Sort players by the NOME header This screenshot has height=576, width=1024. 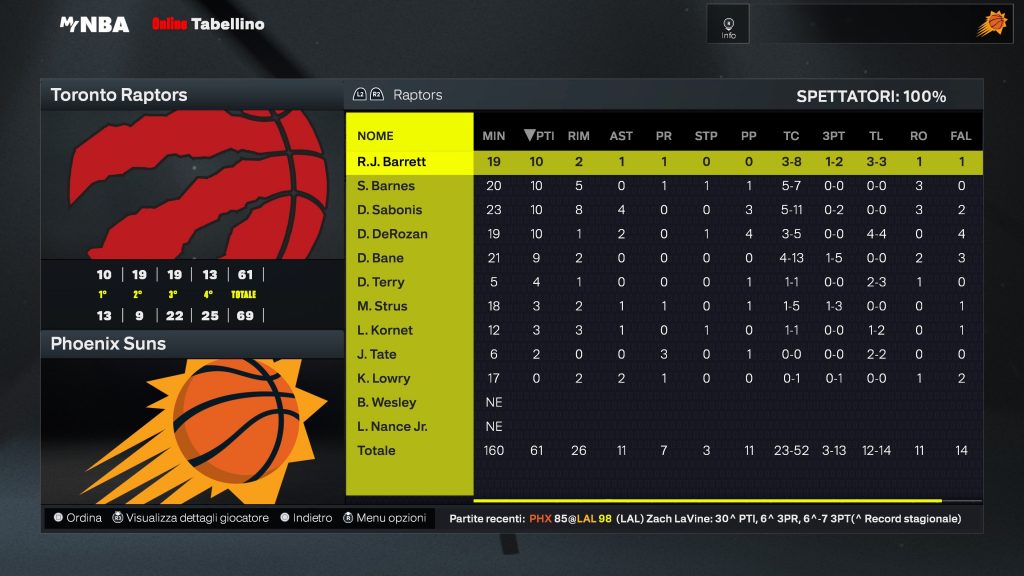(376, 136)
